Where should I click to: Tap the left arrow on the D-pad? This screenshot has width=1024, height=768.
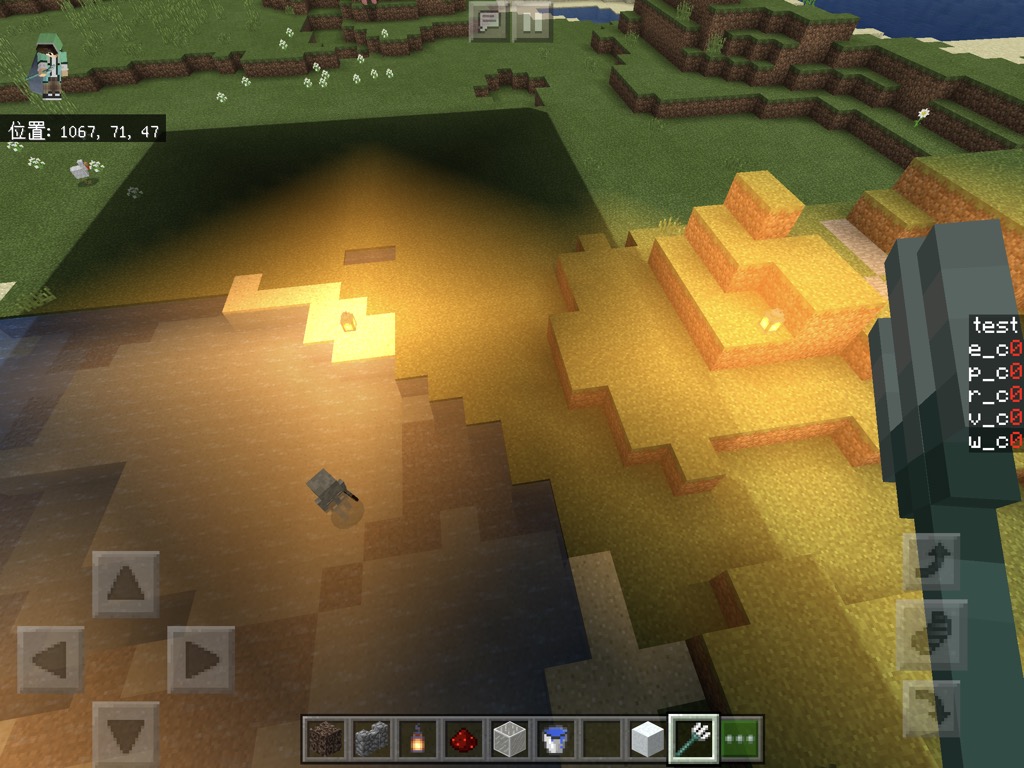click(50, 660)
